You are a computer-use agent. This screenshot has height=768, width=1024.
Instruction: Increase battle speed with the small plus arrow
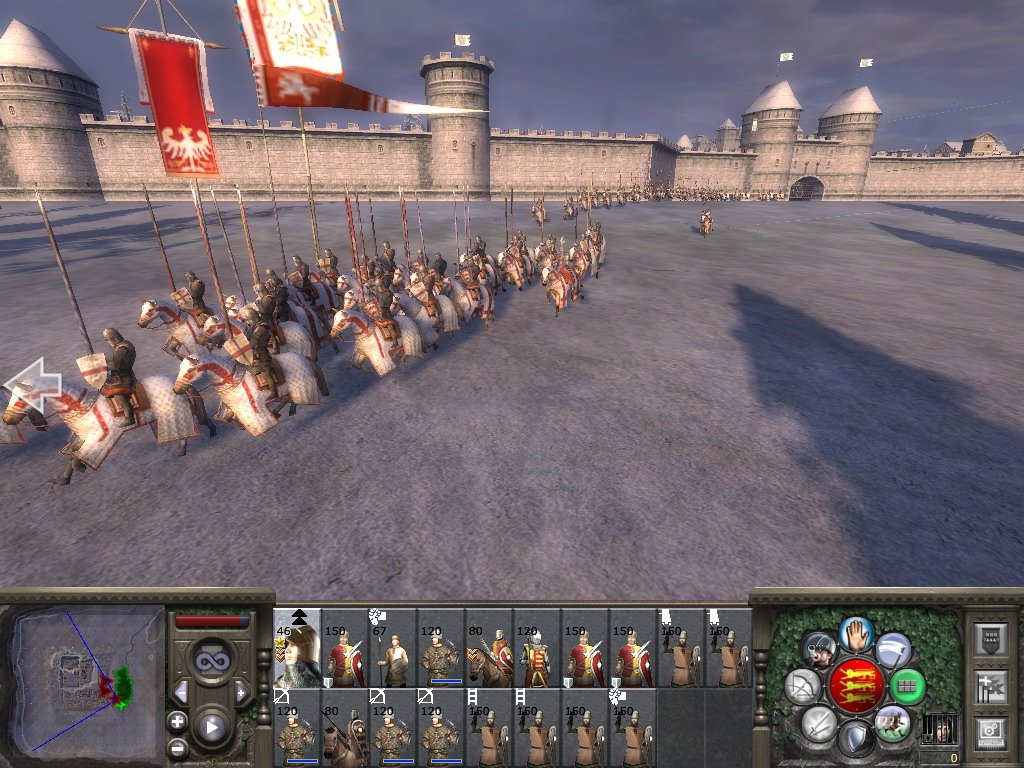click(x=241, y=692)
